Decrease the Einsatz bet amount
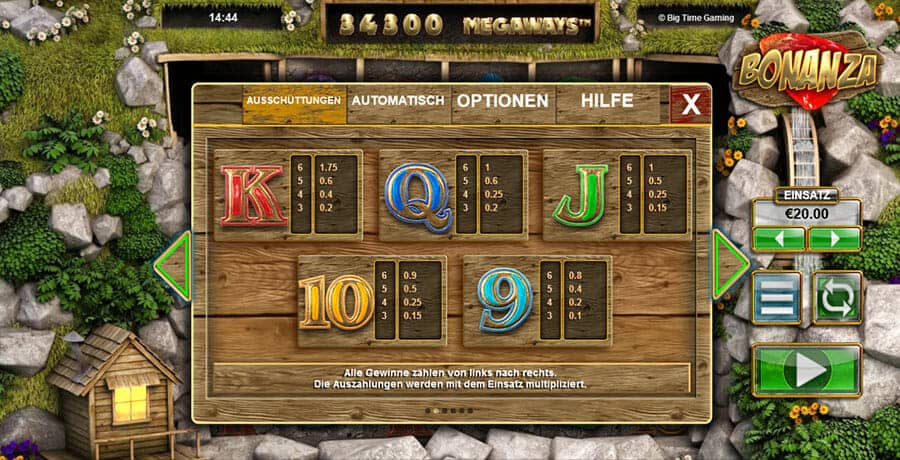The height and width of the screenshot is (460, 900). click(780, 238)
